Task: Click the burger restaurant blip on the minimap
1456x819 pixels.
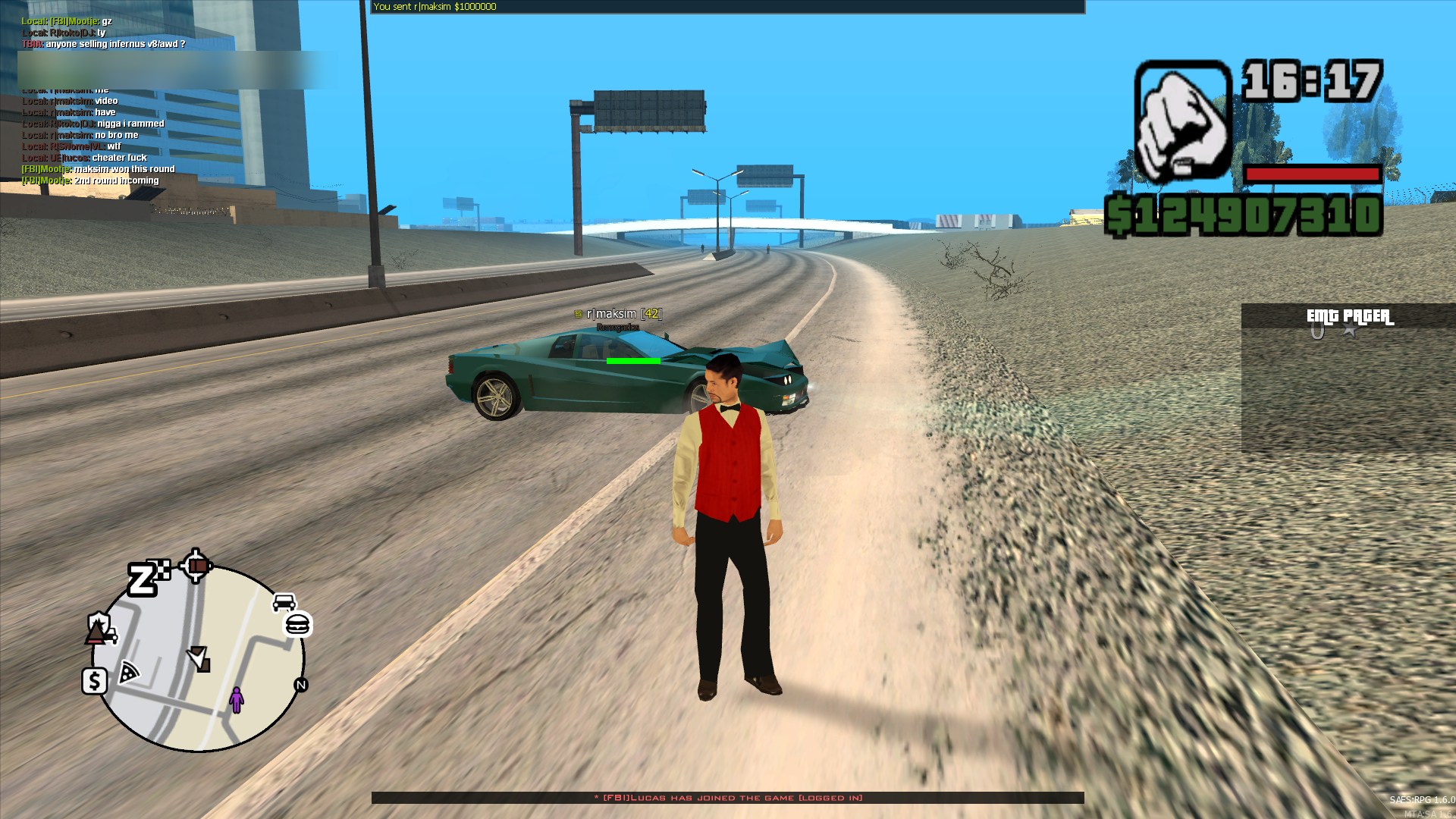Action: [x=298, y=625]
